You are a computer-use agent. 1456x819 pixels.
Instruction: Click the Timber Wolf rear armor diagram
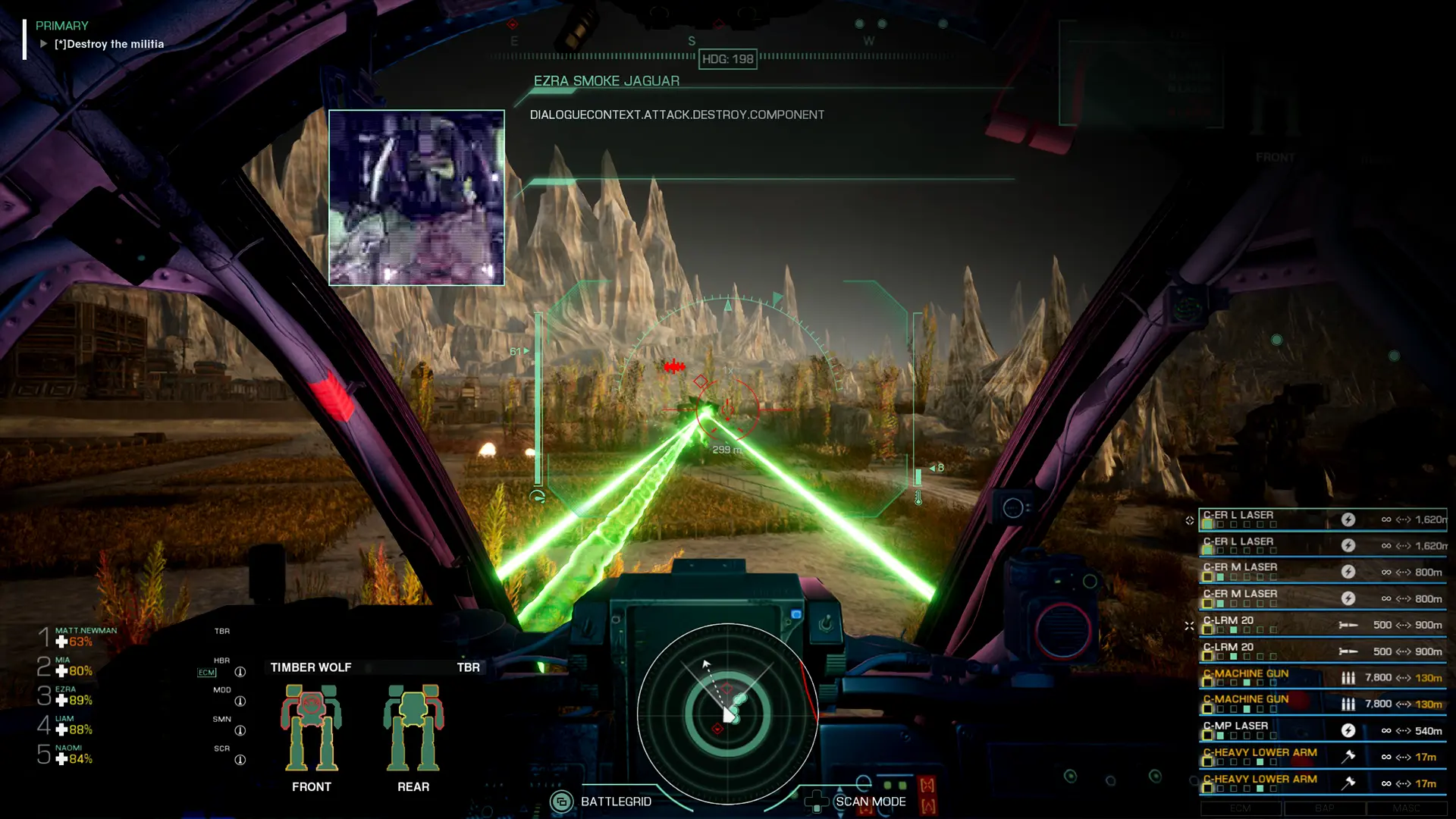(413, 729)
